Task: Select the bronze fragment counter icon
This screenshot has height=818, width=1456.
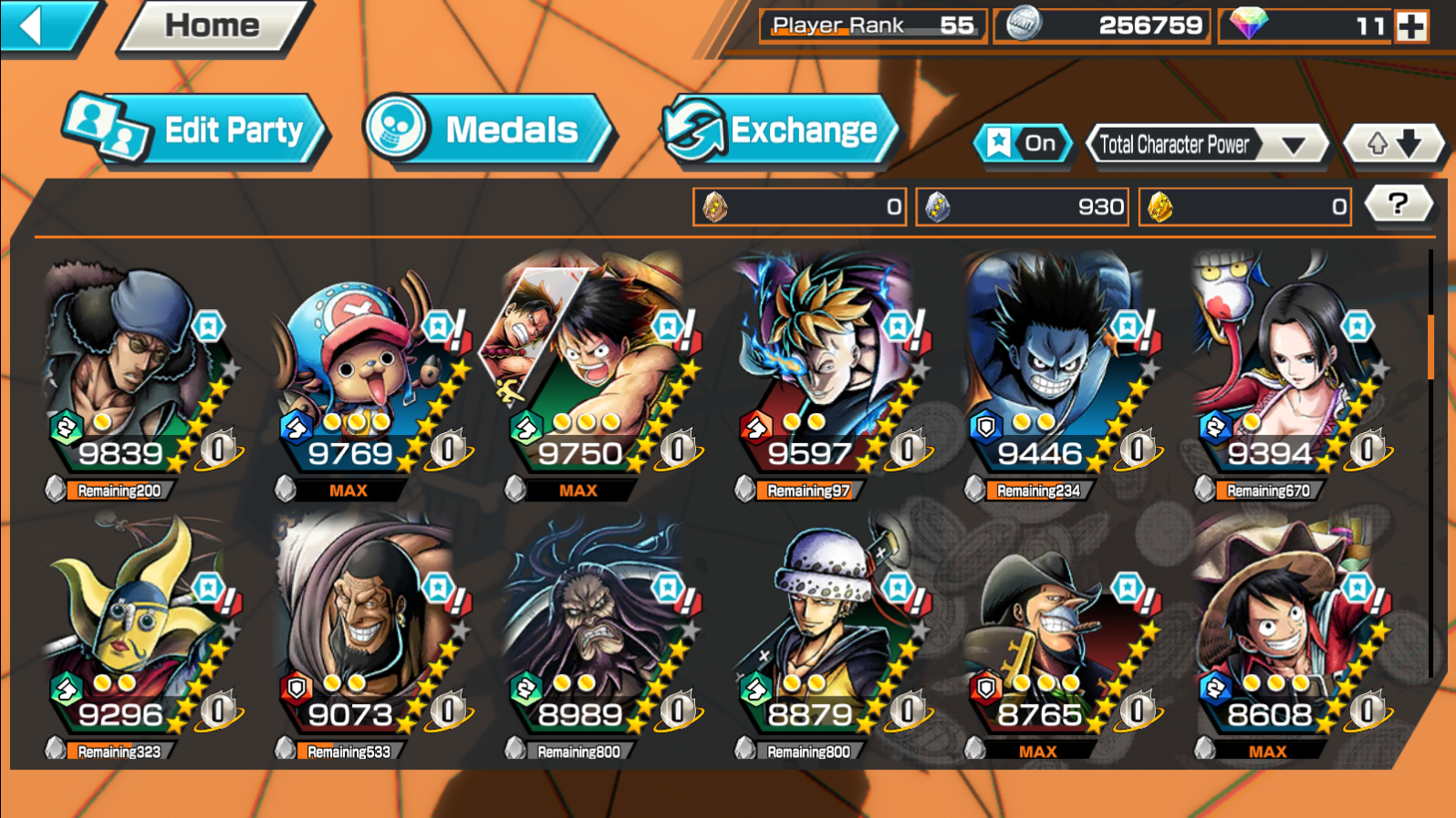Action: [716, 207]
